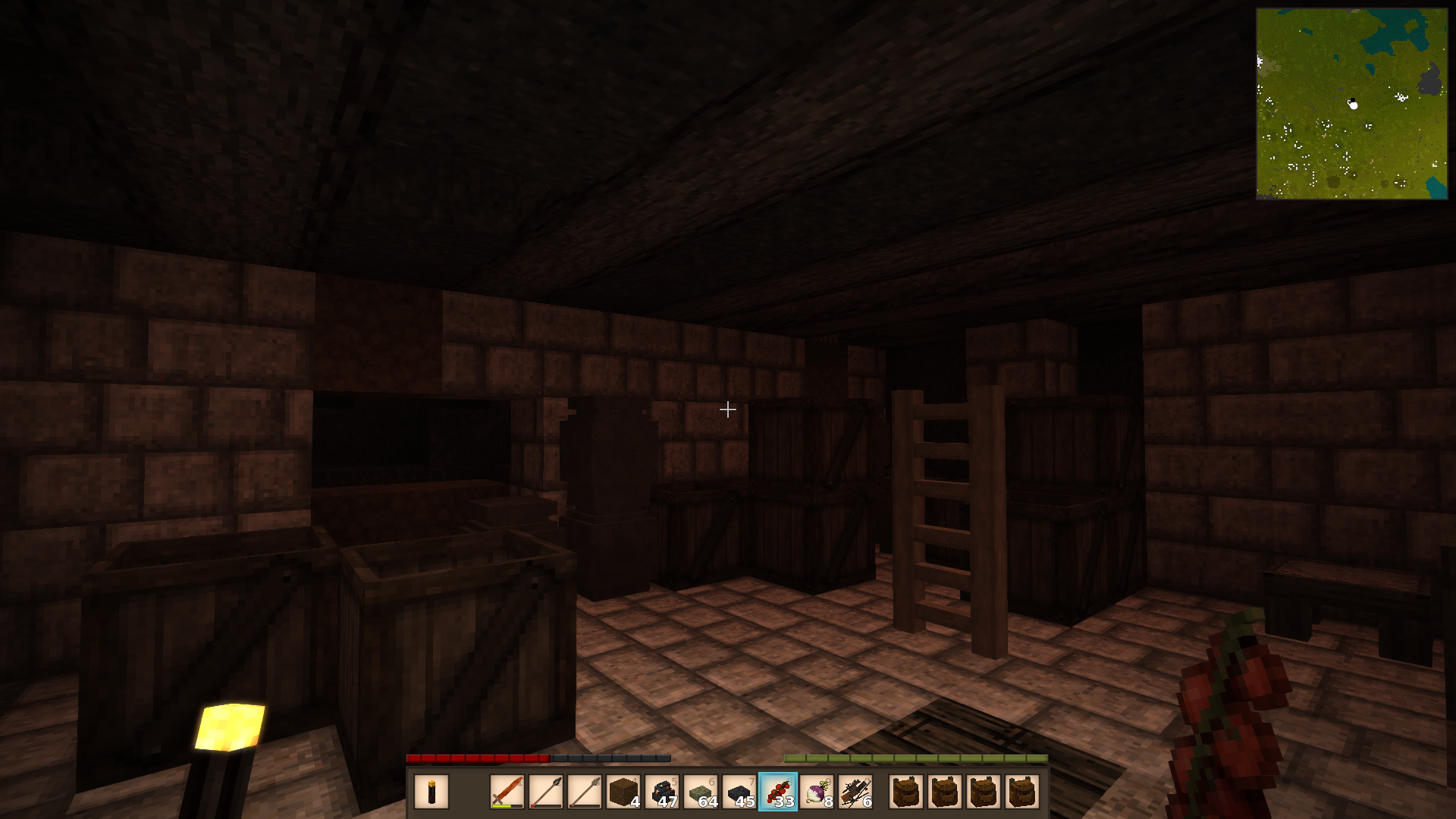
Task: Click the minimap in the corner
Action: click(x=1351, y=104)
